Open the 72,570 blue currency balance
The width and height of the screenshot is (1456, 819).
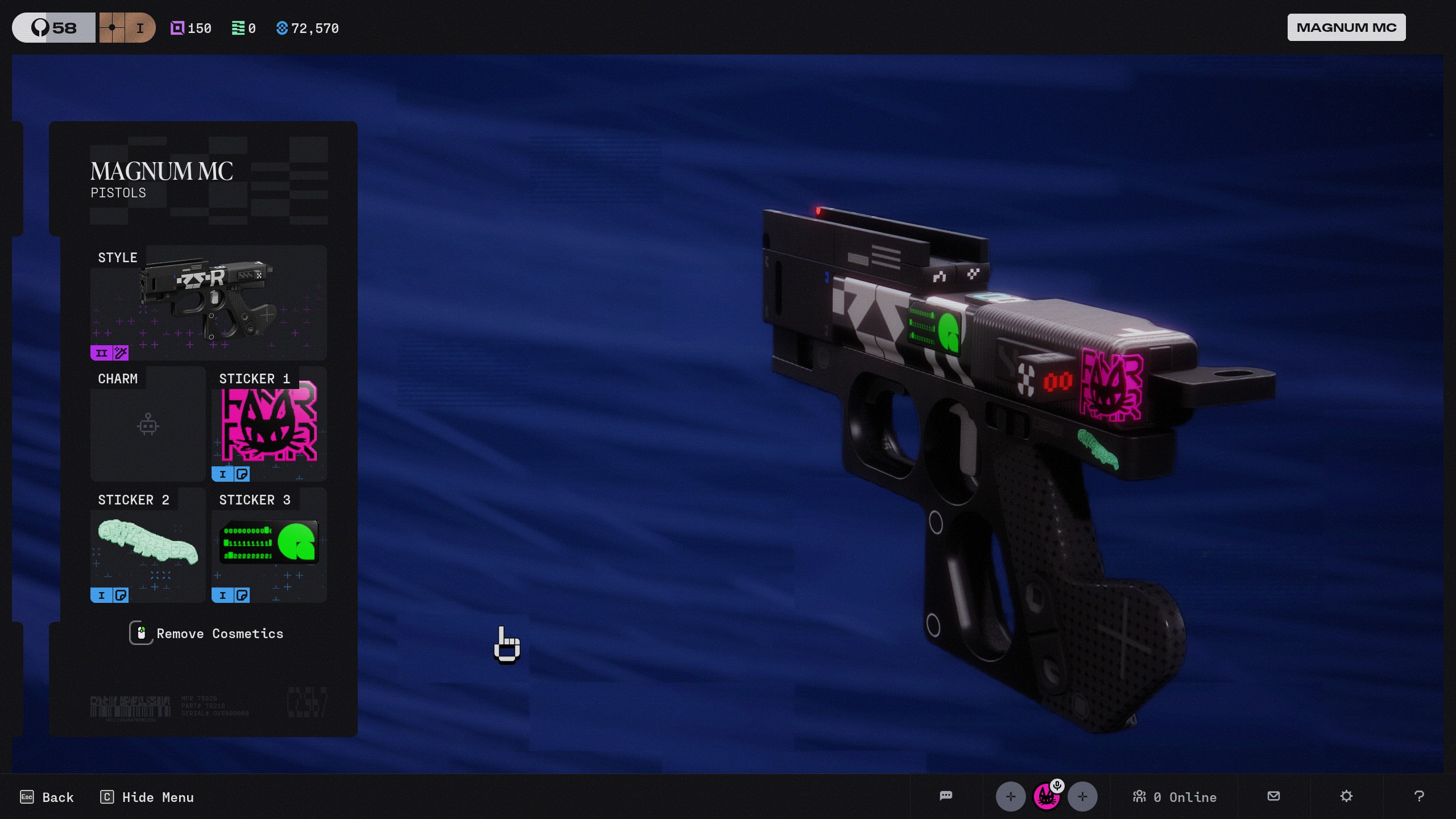(x=308, y=28)
